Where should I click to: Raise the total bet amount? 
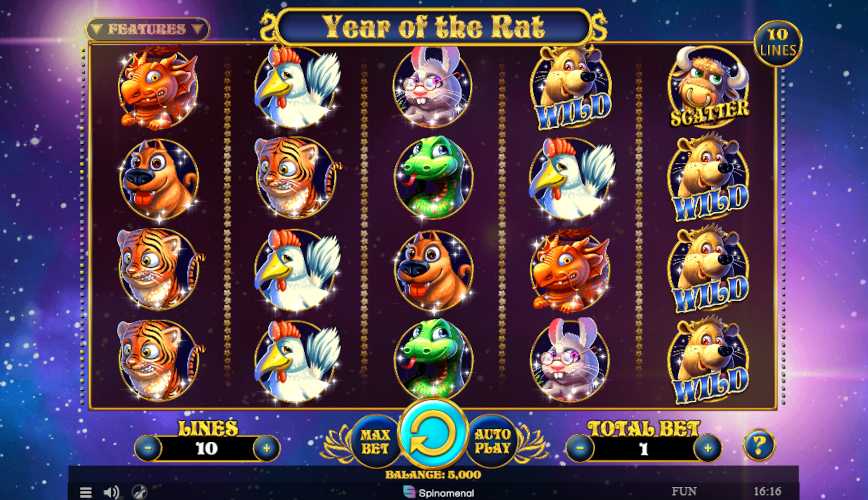click(x=707, y=448)
